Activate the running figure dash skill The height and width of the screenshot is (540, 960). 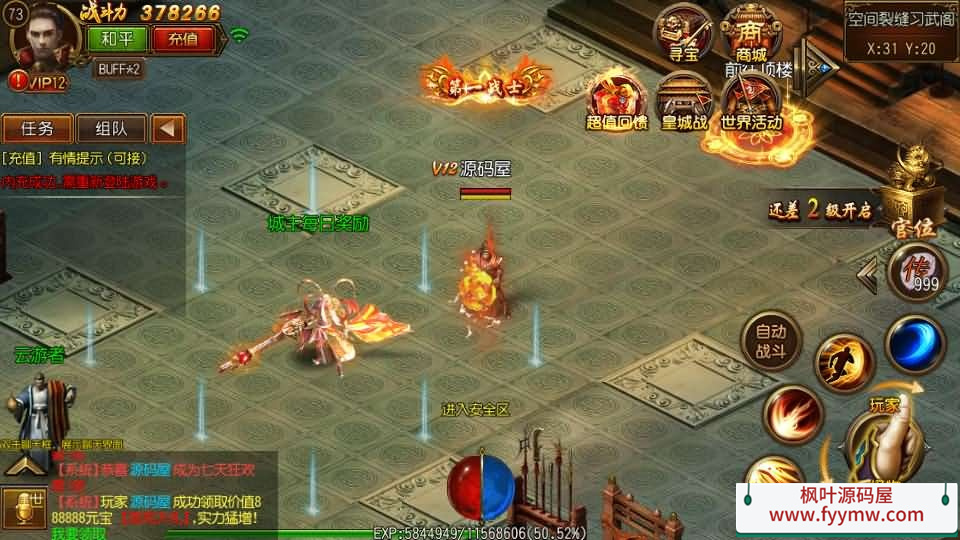click(x=844, y=364)
